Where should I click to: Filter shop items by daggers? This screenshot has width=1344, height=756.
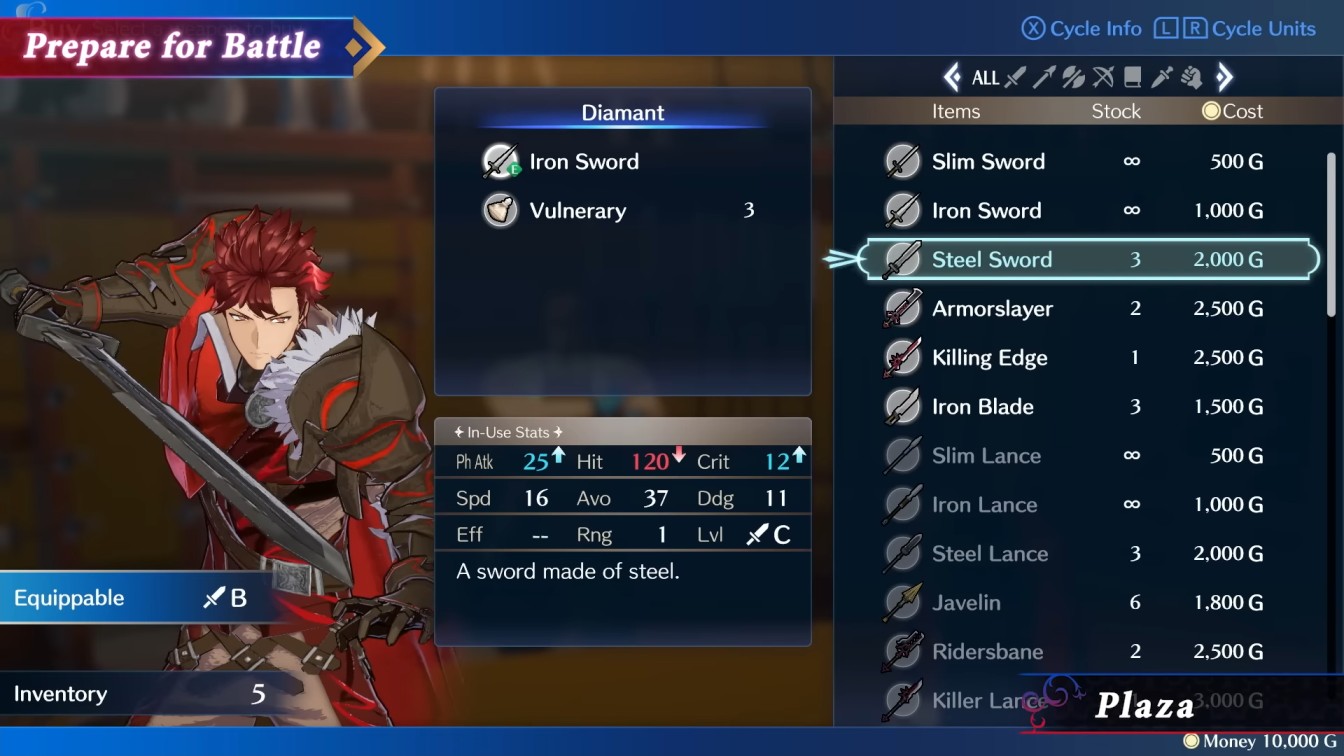coord(1162,77)
